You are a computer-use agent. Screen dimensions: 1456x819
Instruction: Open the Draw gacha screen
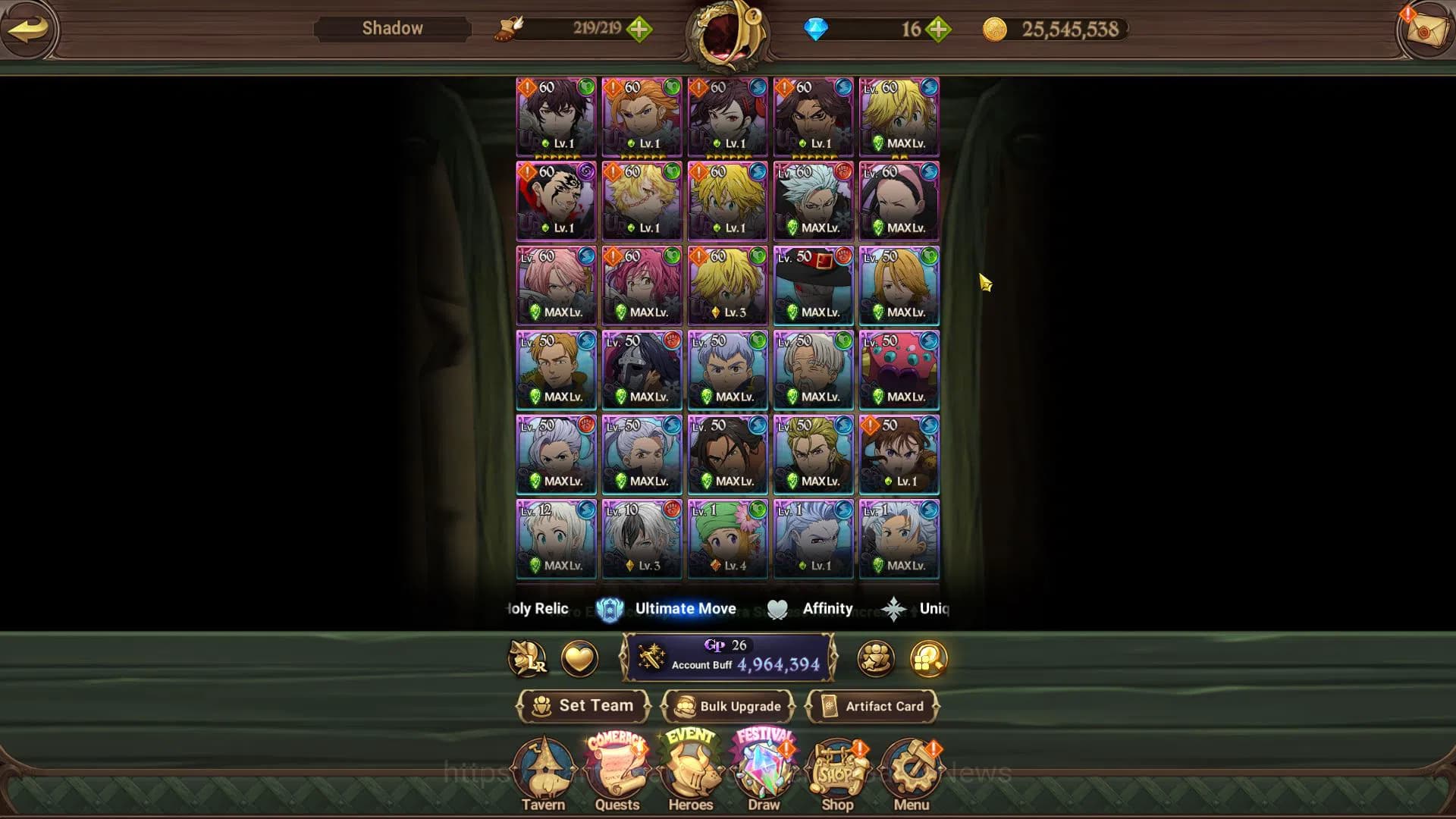[764, 775]
